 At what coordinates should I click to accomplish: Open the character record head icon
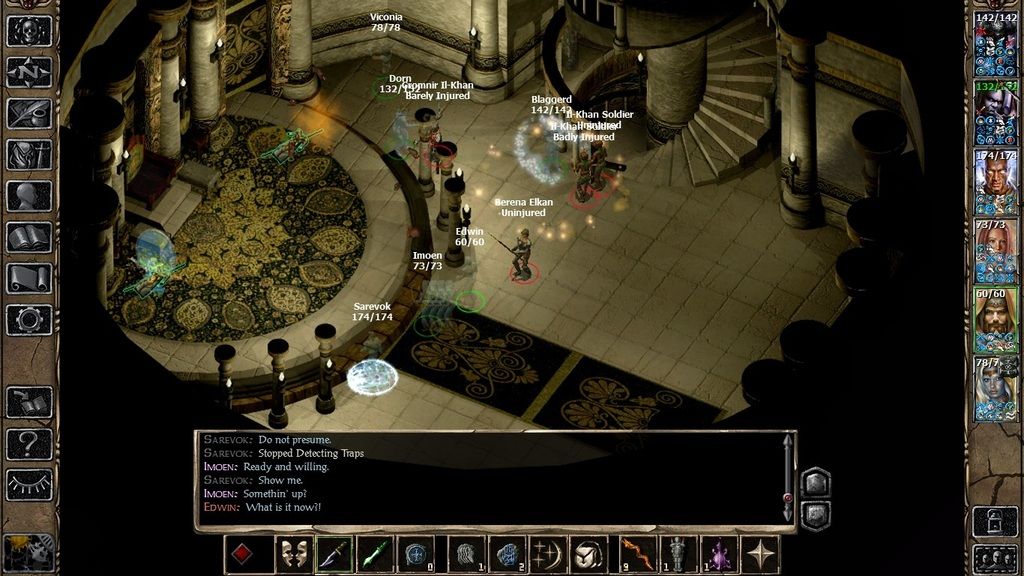29,196
